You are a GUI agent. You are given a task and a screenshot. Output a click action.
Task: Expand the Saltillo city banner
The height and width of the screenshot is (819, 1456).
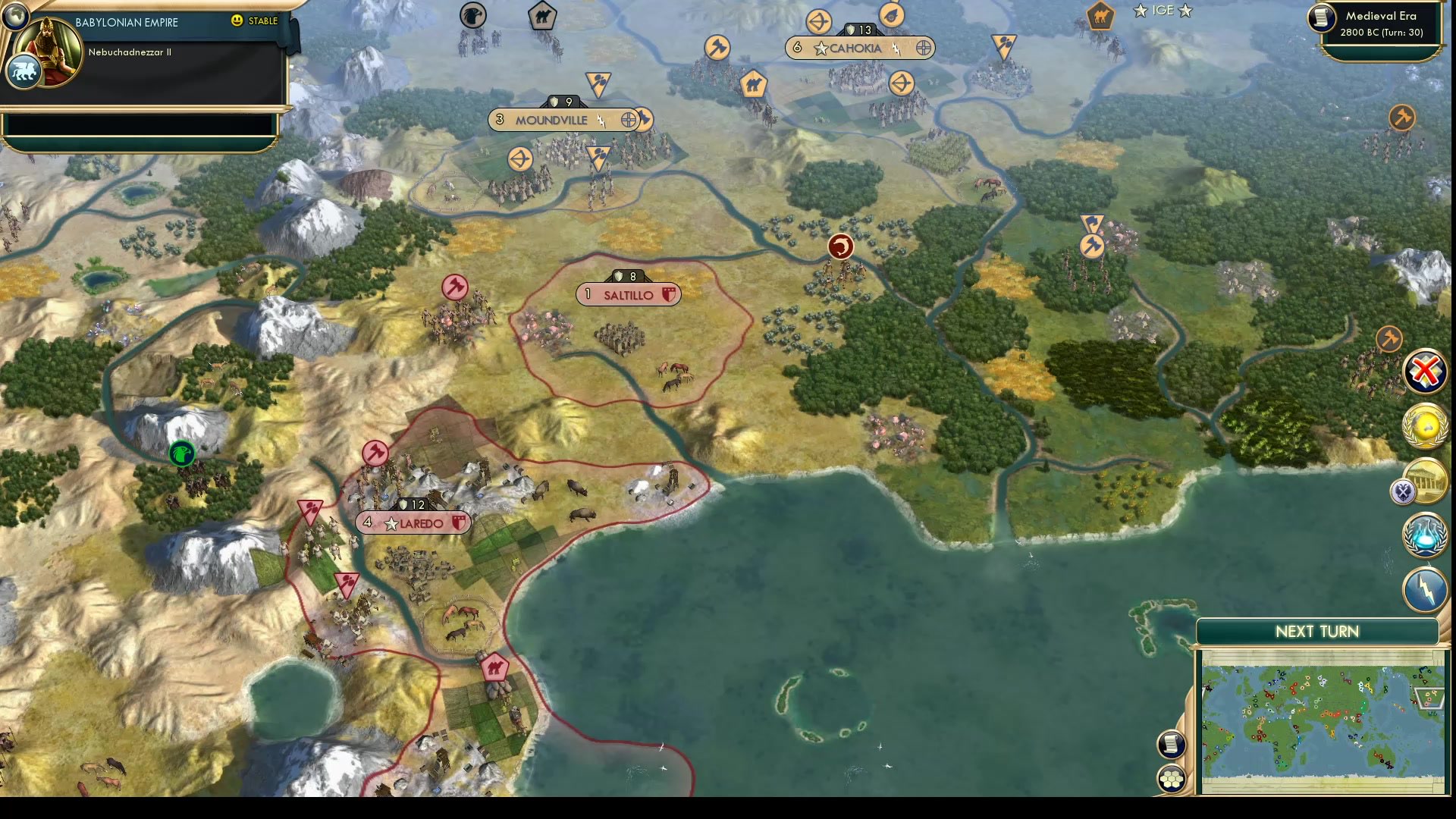tap(629, 294)
